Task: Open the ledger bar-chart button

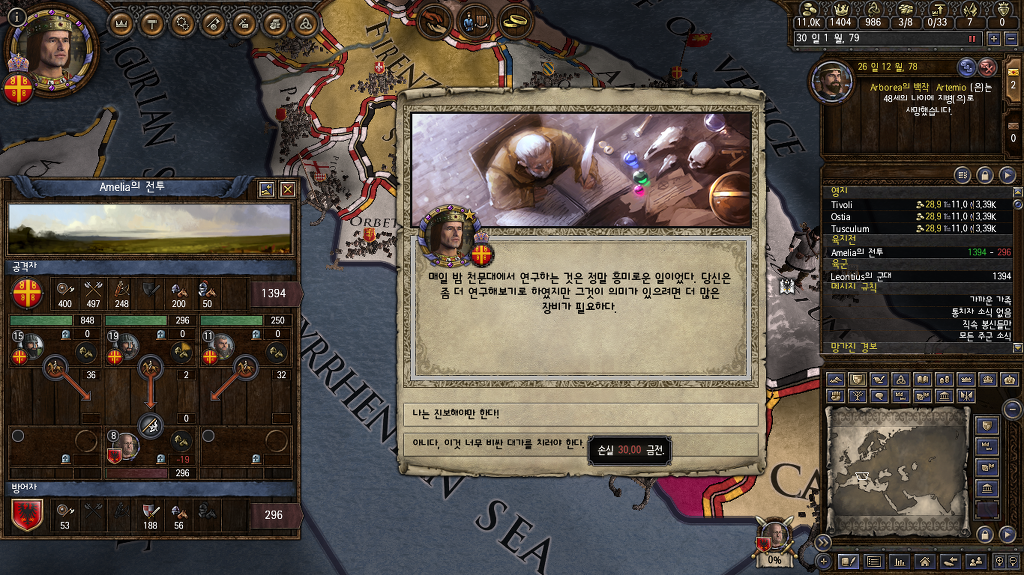Action: pyautogui.click(x=899, y=563)
